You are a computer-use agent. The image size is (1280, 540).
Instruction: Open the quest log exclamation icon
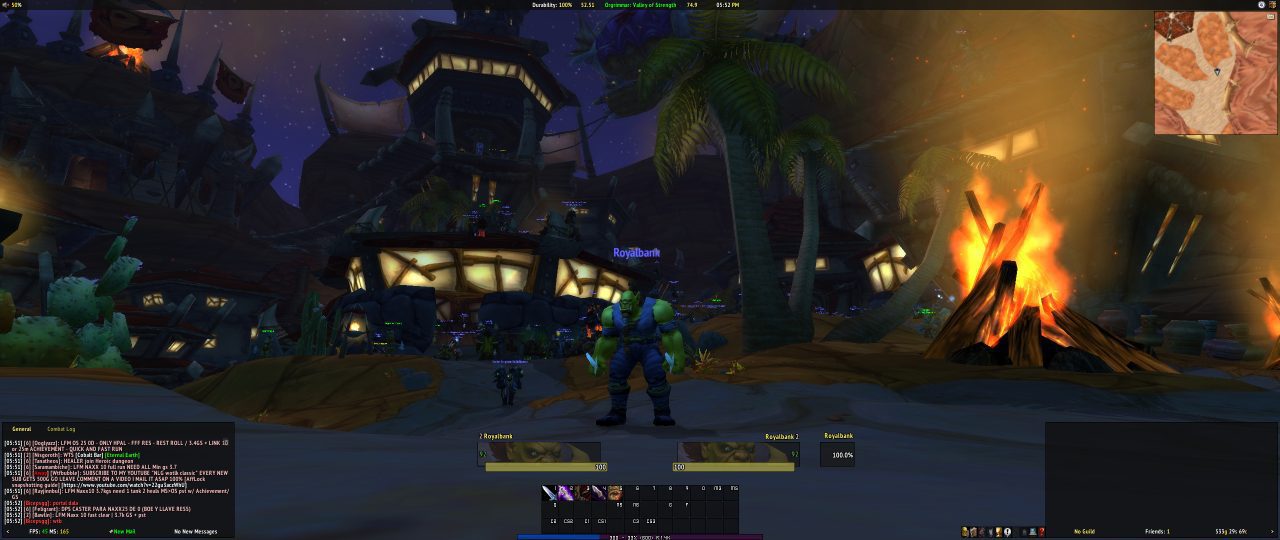1007,532
